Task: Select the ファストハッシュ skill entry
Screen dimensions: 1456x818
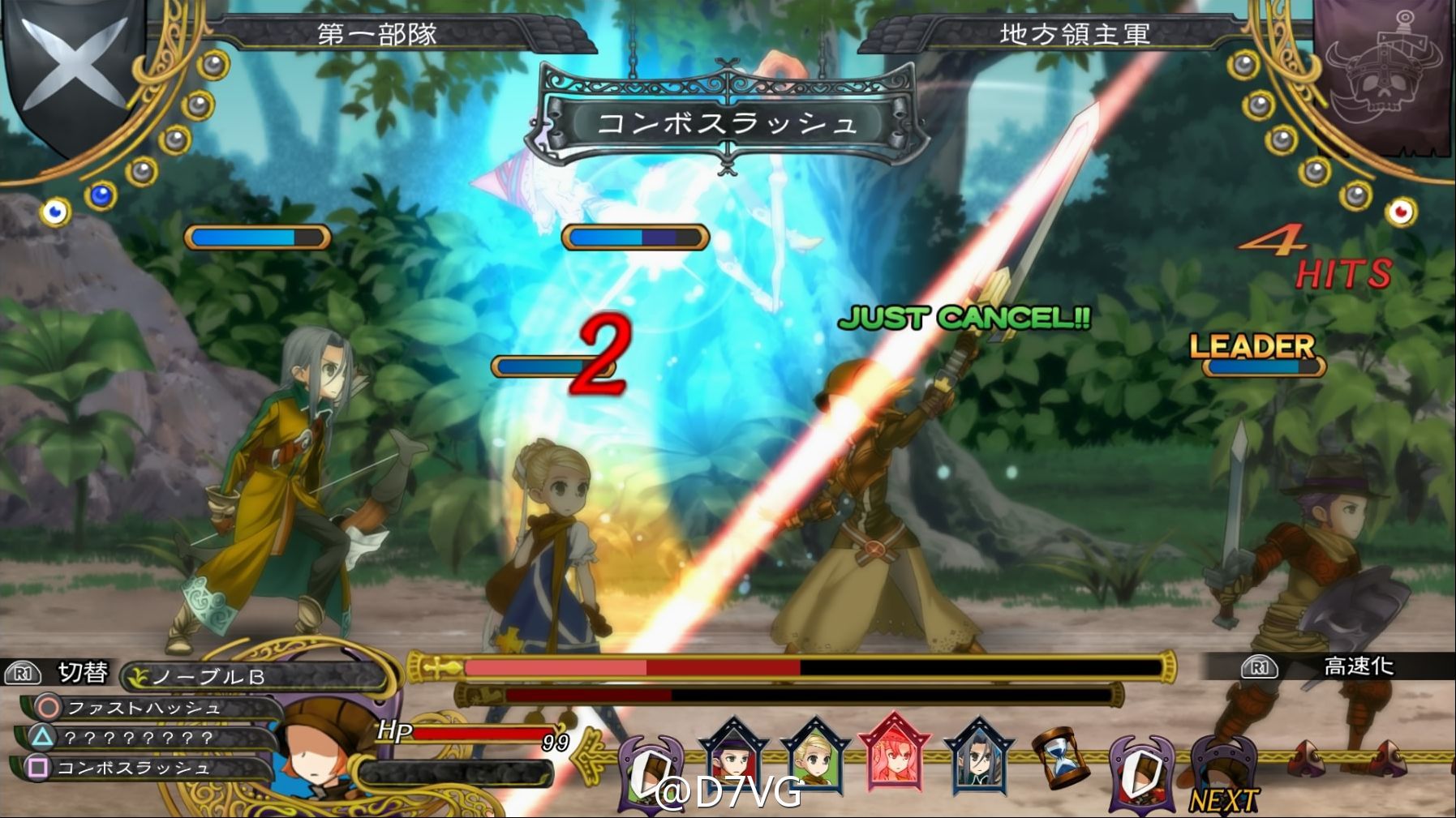Action: [x=144, y=708]
